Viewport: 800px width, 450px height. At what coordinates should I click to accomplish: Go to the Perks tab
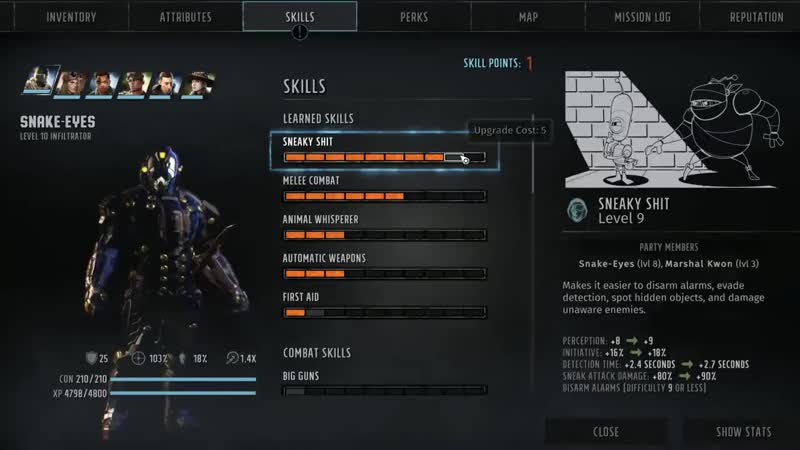tap(414, 17)
